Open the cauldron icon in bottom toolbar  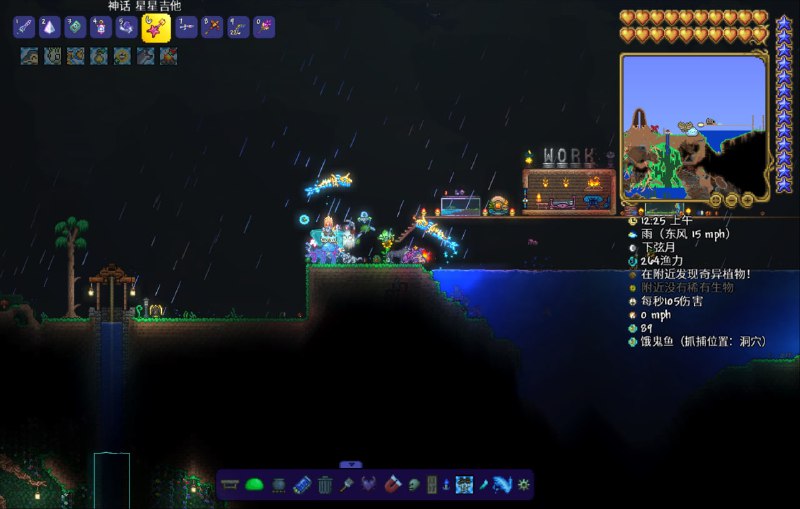[278, 485]
